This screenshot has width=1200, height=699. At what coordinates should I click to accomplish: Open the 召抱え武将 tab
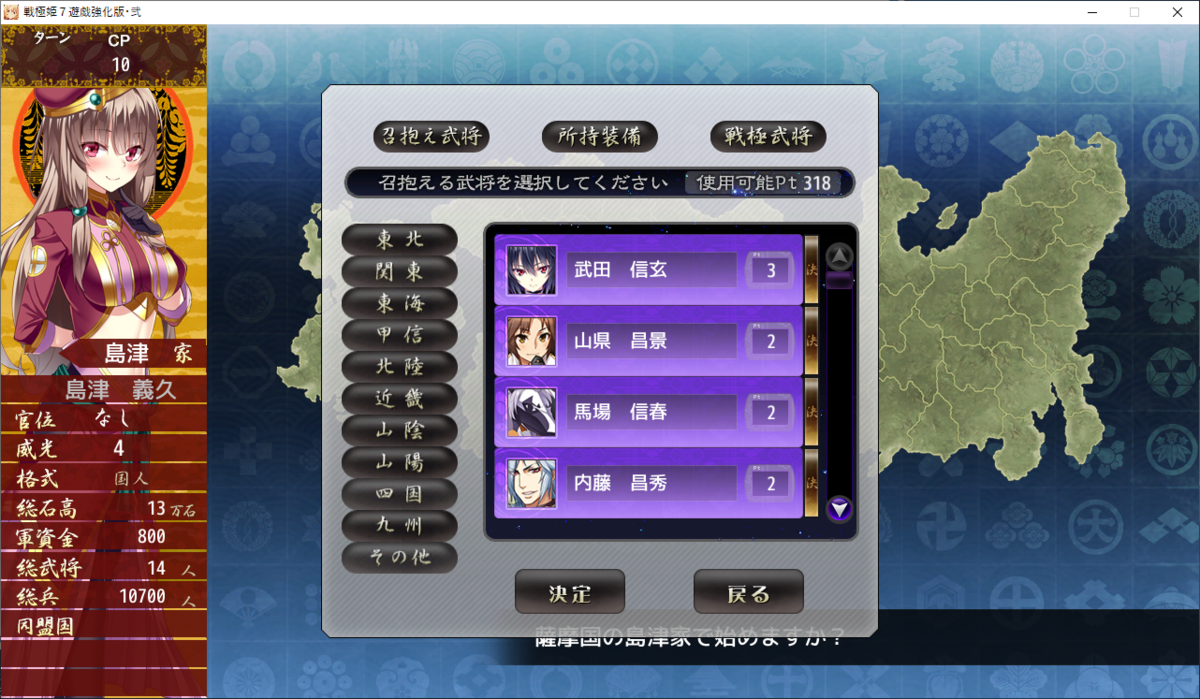point(430,135)
